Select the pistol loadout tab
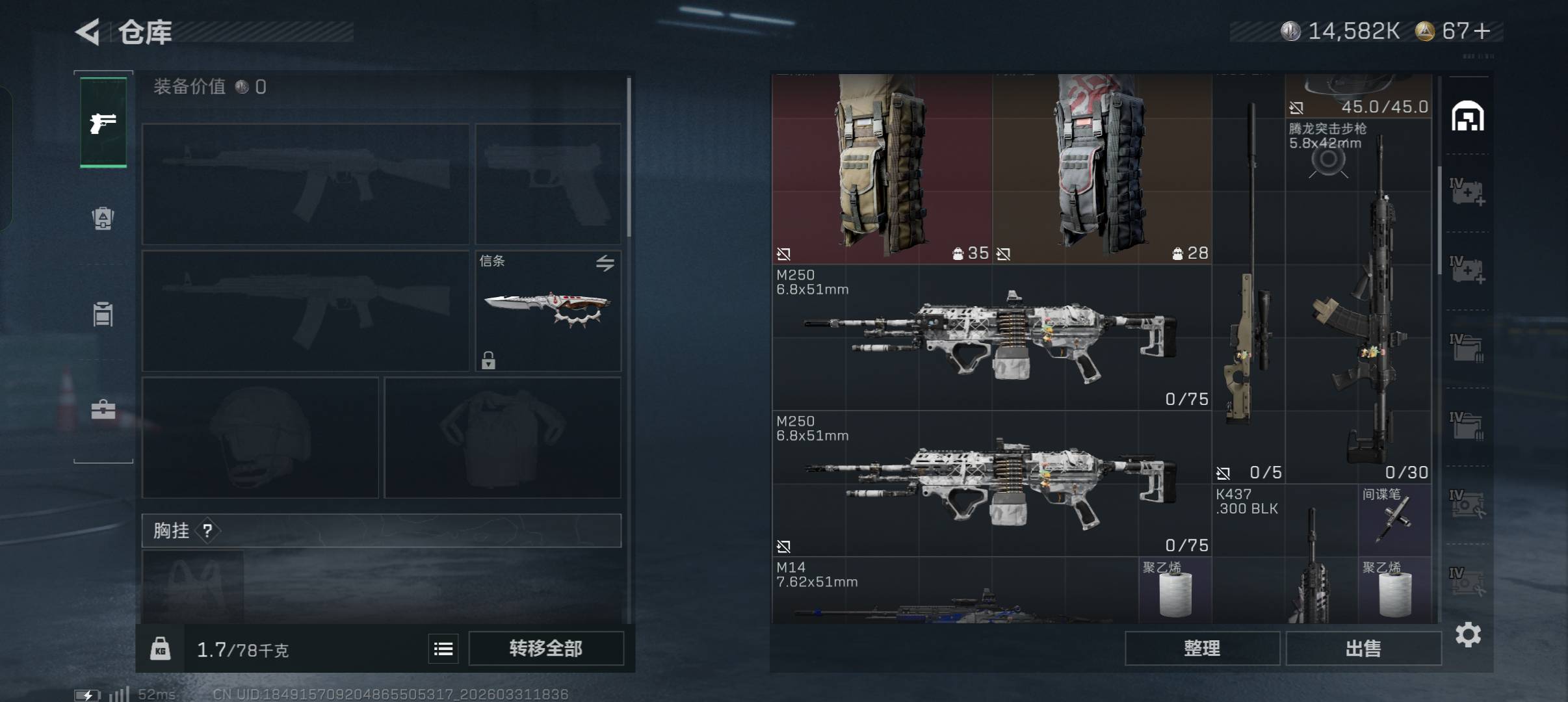Image resolution: width=1568 pixels, height=702 pixels. (x=103, y=123)
